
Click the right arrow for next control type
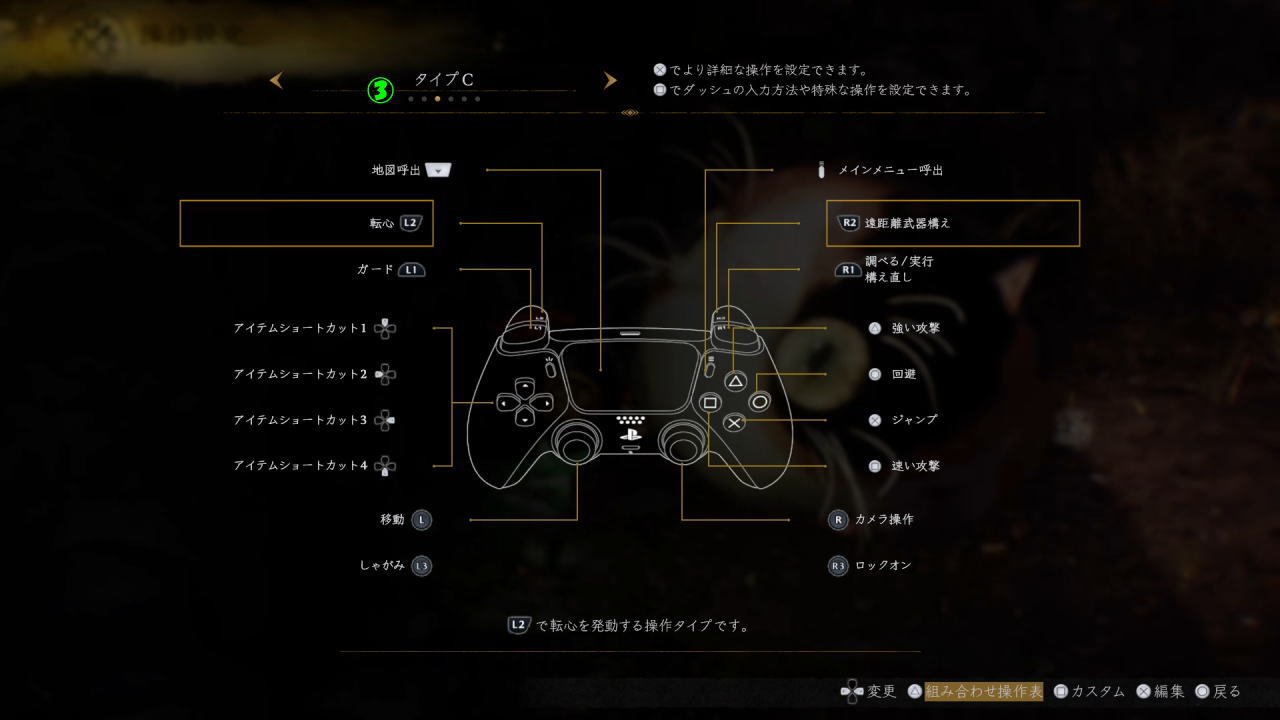pos(610,80)
